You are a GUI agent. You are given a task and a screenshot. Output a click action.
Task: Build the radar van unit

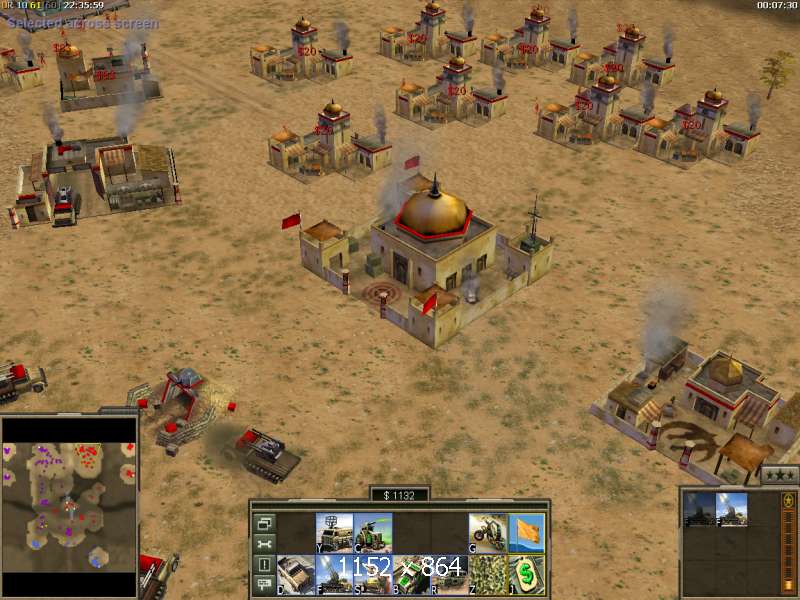333,531
